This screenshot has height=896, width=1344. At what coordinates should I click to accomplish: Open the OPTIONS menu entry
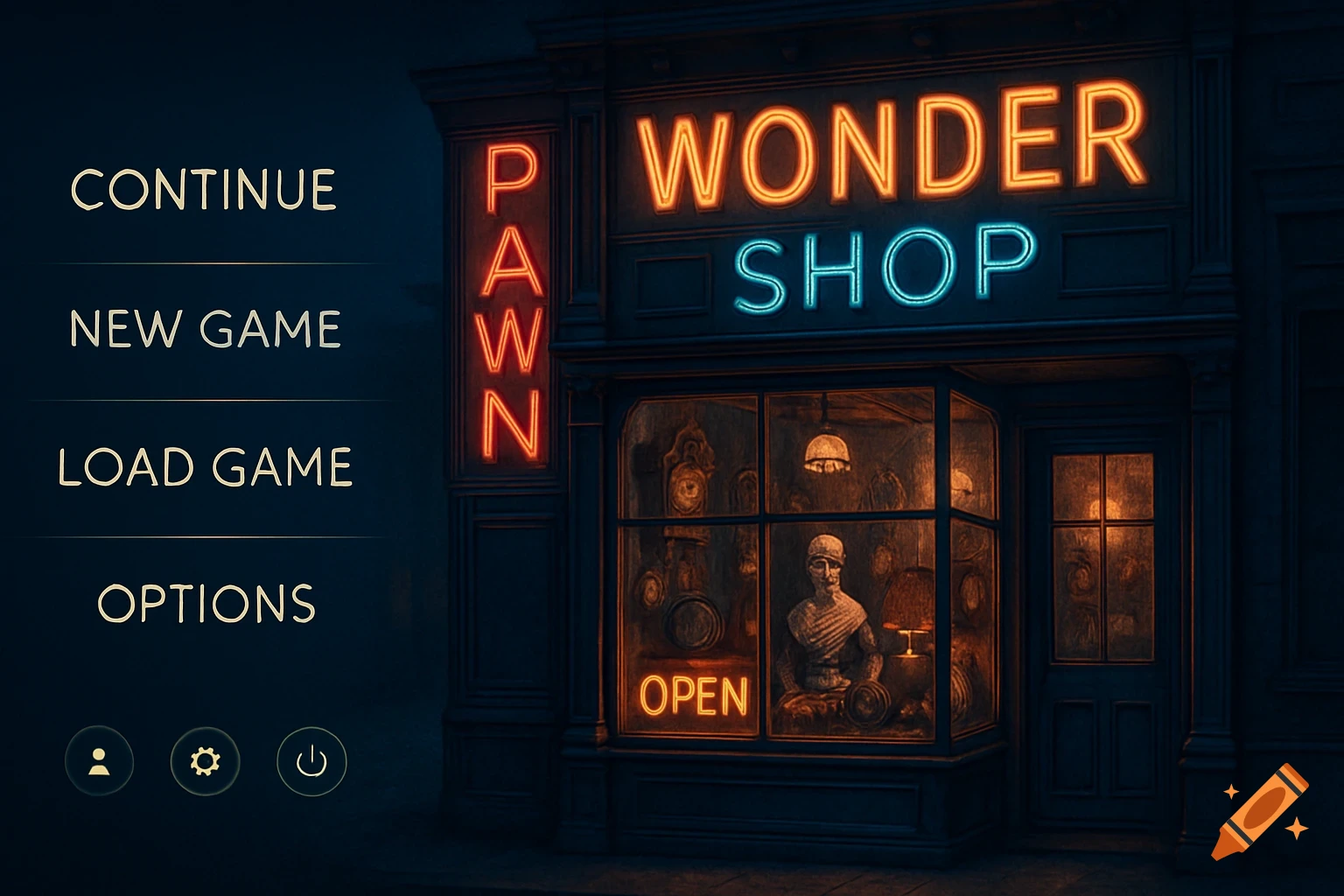coord(206,601)
